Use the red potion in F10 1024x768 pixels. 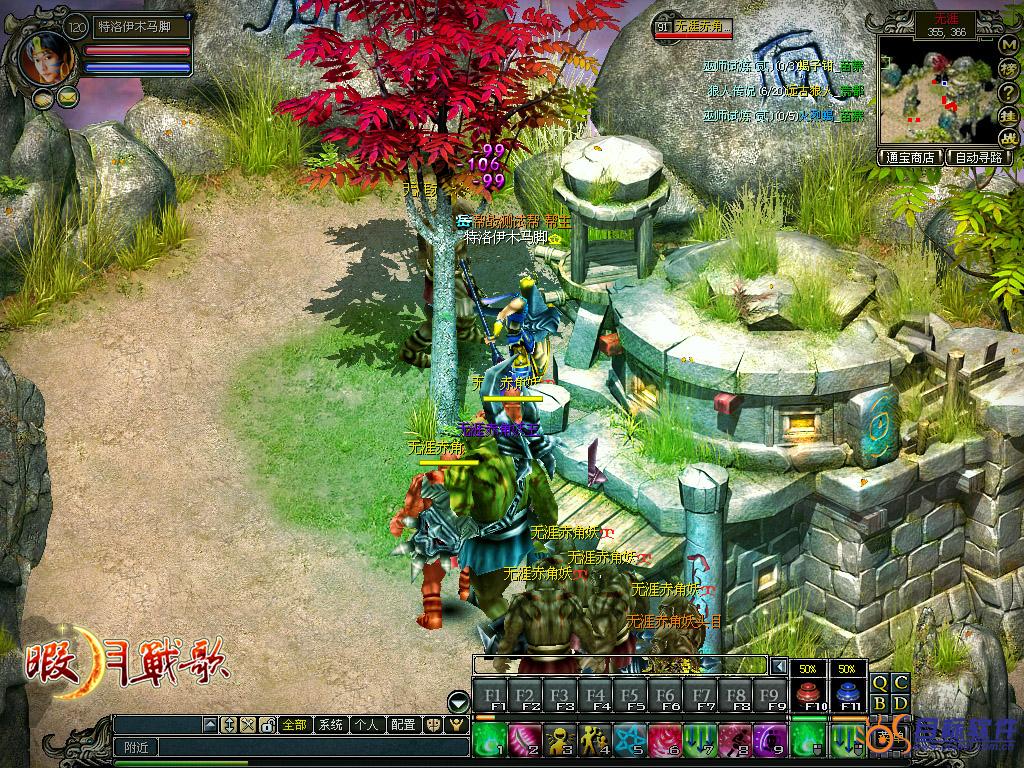pyautogui.click(x=808, y=693)
